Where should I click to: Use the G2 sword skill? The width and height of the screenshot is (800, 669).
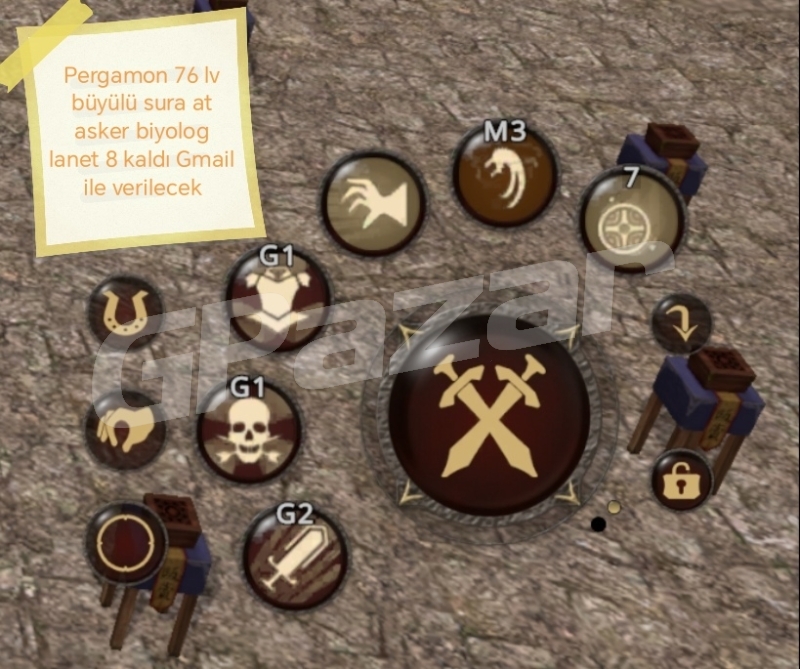[x=294, y=558]
